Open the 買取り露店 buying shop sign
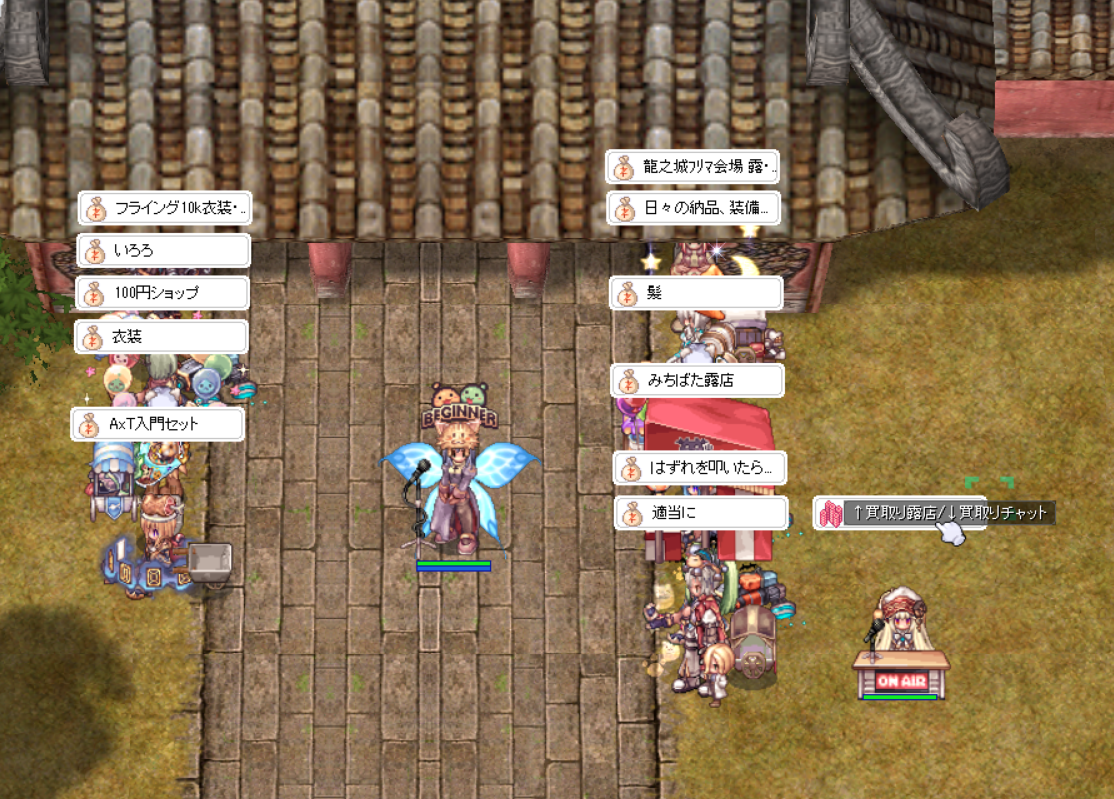Image resolution: width=1114 pixels, height=799 pixels. pos(899,513)
